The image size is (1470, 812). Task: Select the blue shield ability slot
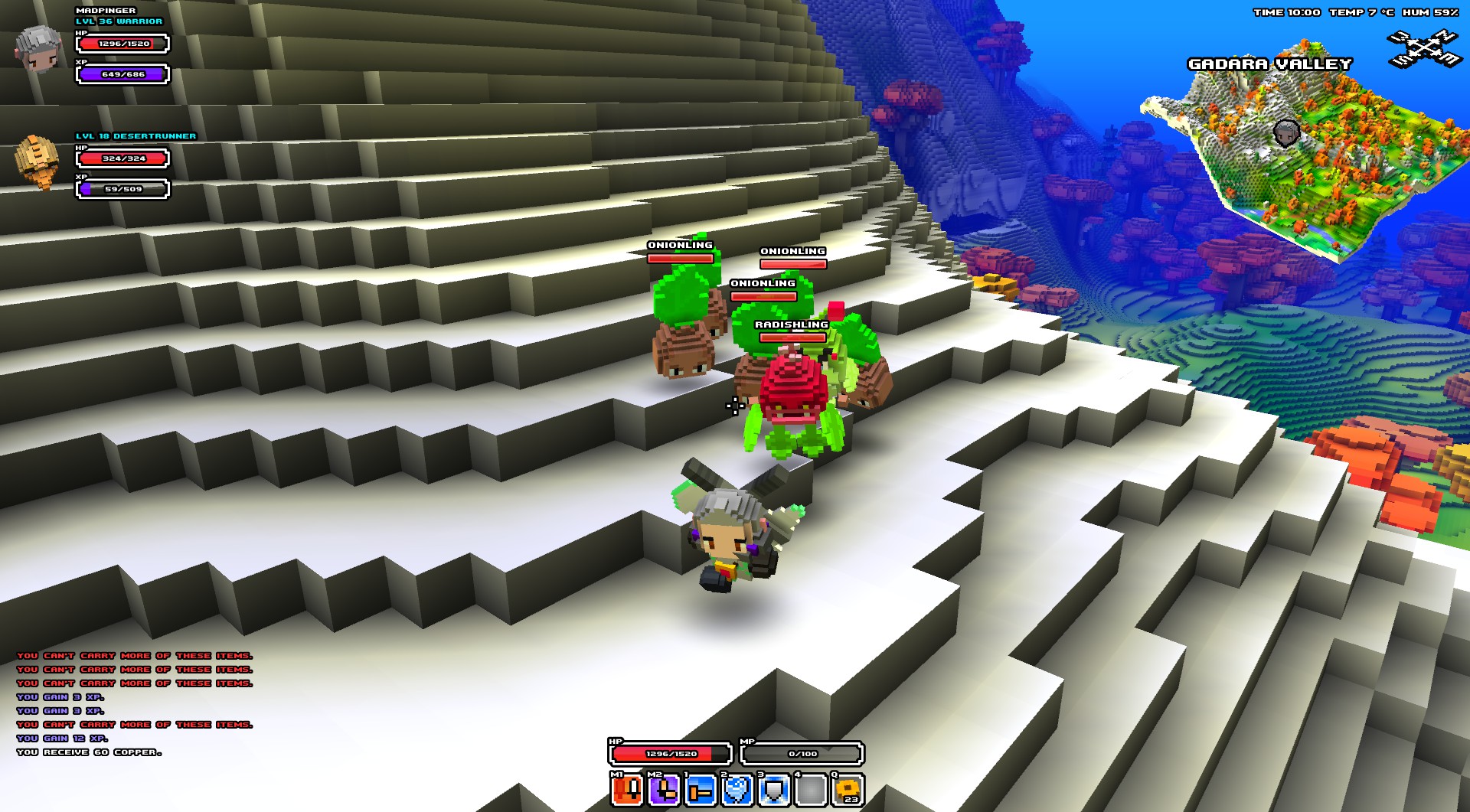pyautogui.click(x=774, y=790)
